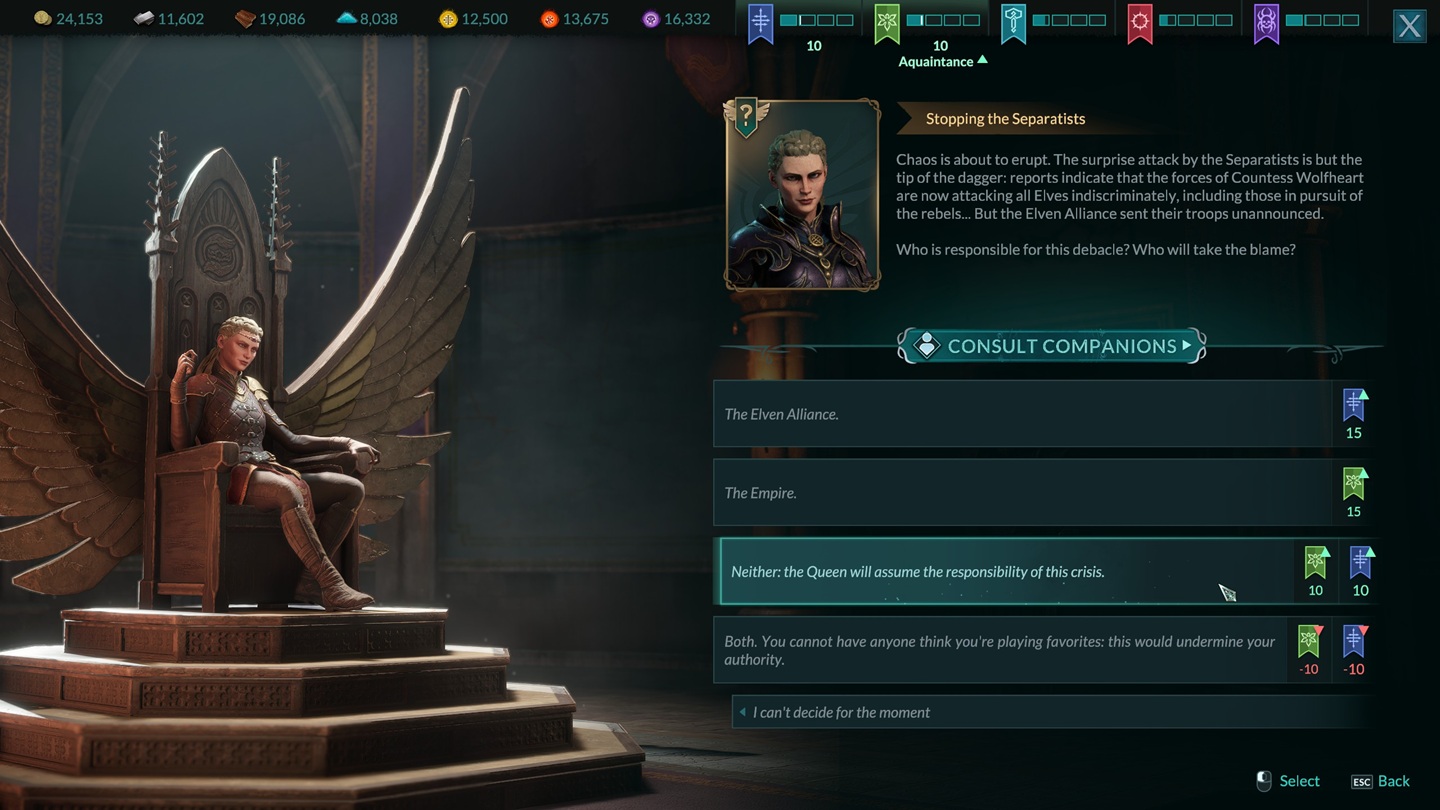Click the green Acquaintance faction banner
The height and width of the screenshot is (810, 1440).
887,23
